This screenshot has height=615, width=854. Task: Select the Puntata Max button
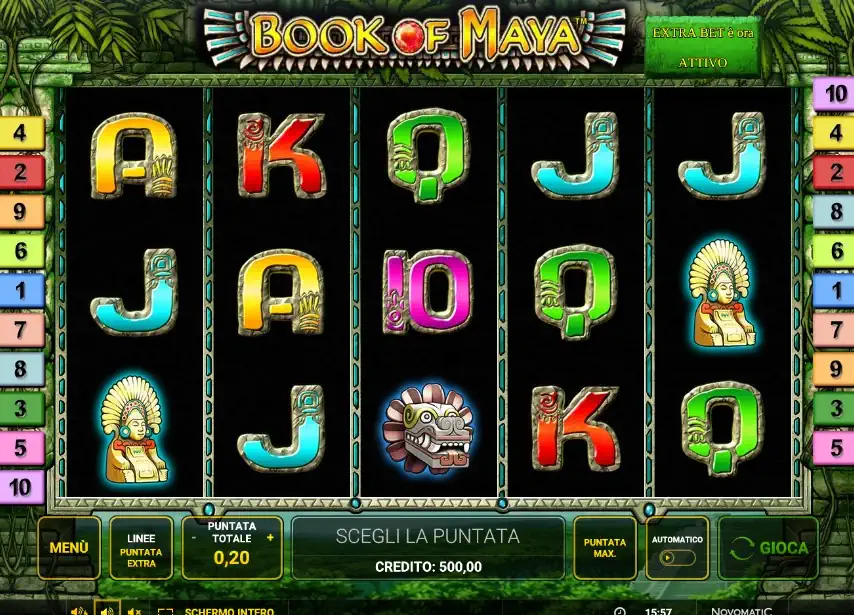click(x=605, y=547)
